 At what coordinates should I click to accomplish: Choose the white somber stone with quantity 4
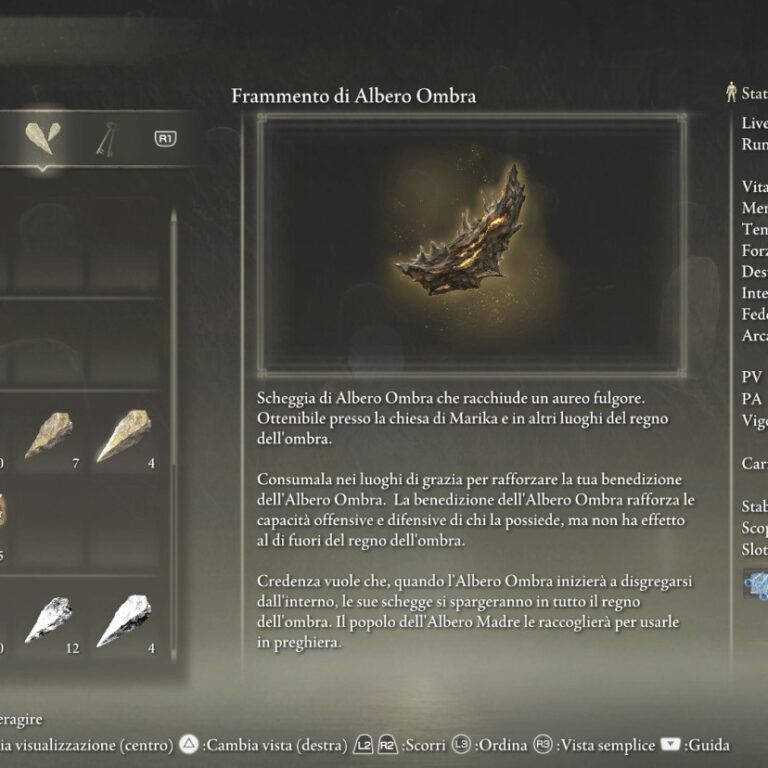(x=124, y=620)
